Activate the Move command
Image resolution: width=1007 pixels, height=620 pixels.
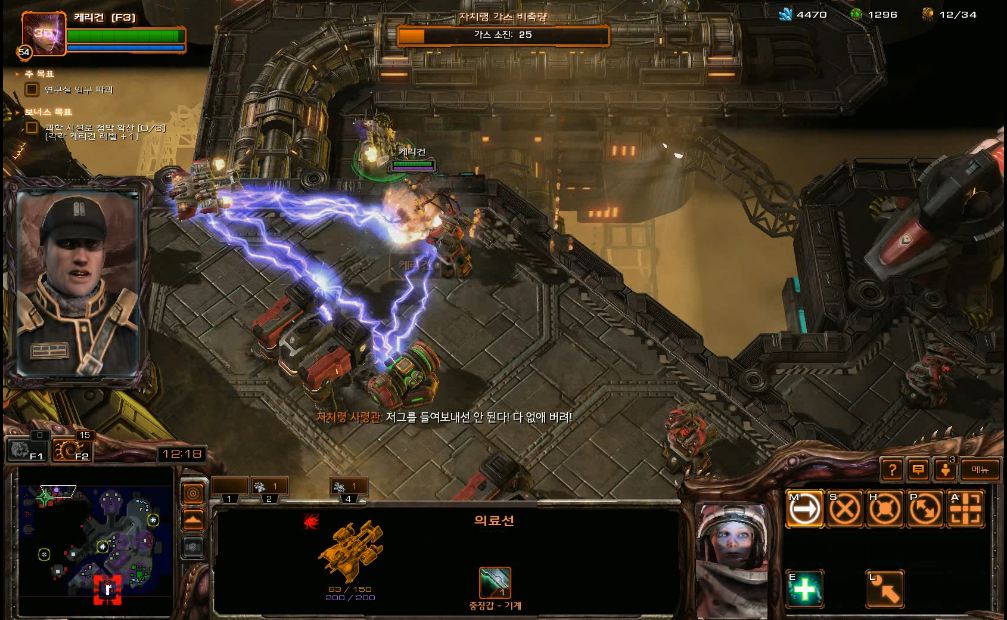pyautogui.click(x=804, y=509)
